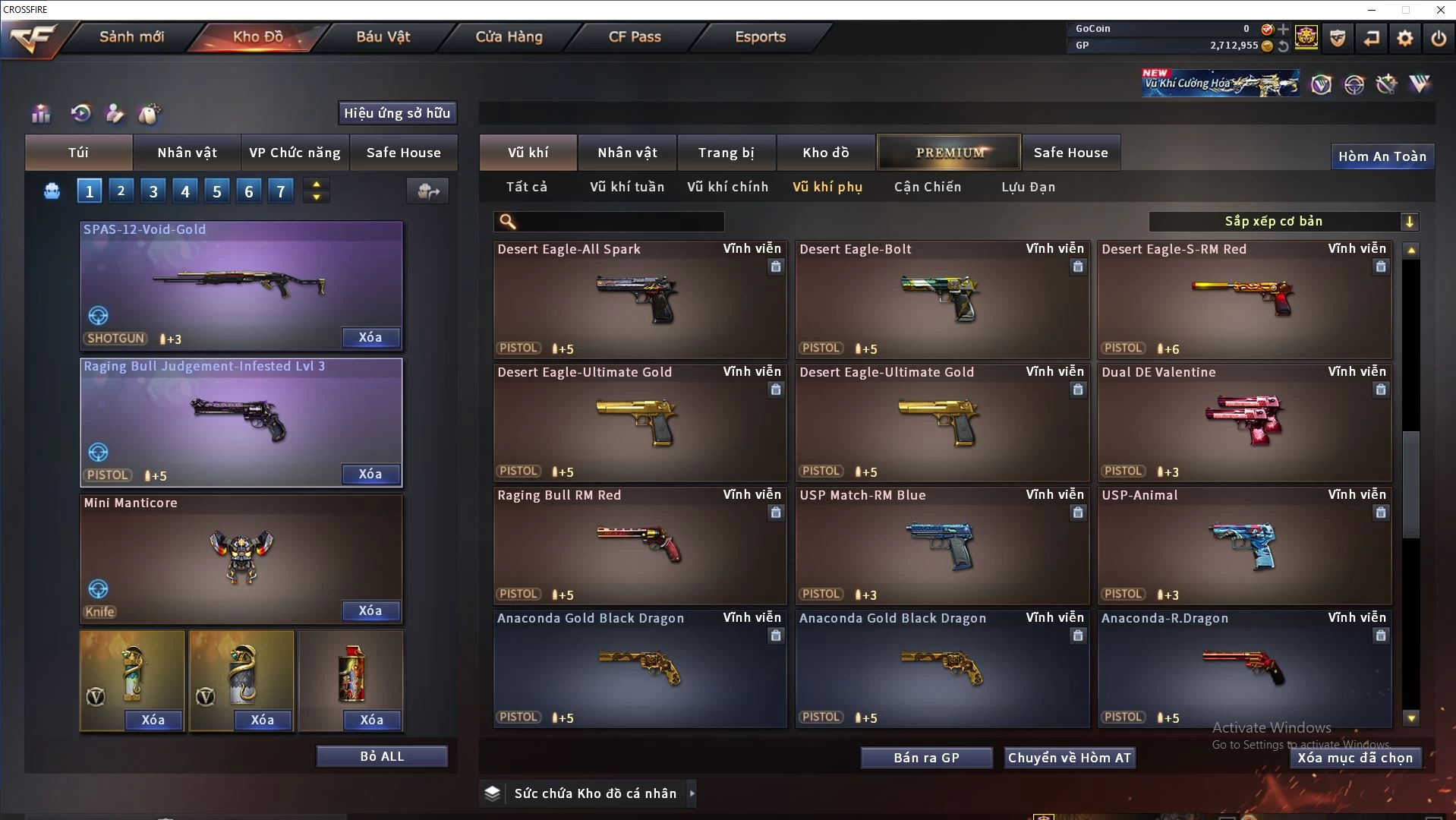
Task: Click Chuyển về Hòm AT button
Action: point(1070,758)
